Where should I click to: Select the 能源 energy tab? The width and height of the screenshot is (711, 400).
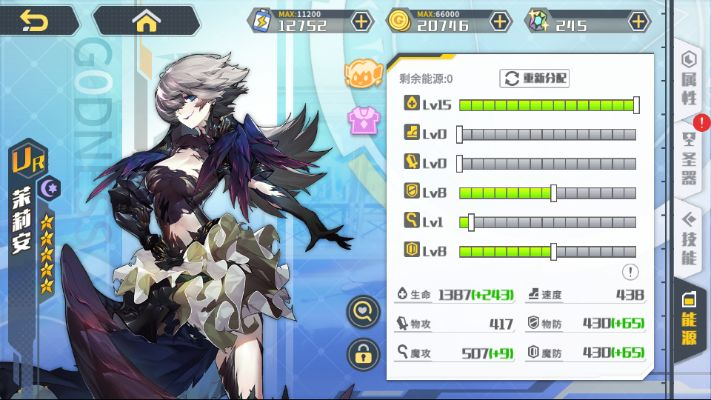[x=689, y=315]
